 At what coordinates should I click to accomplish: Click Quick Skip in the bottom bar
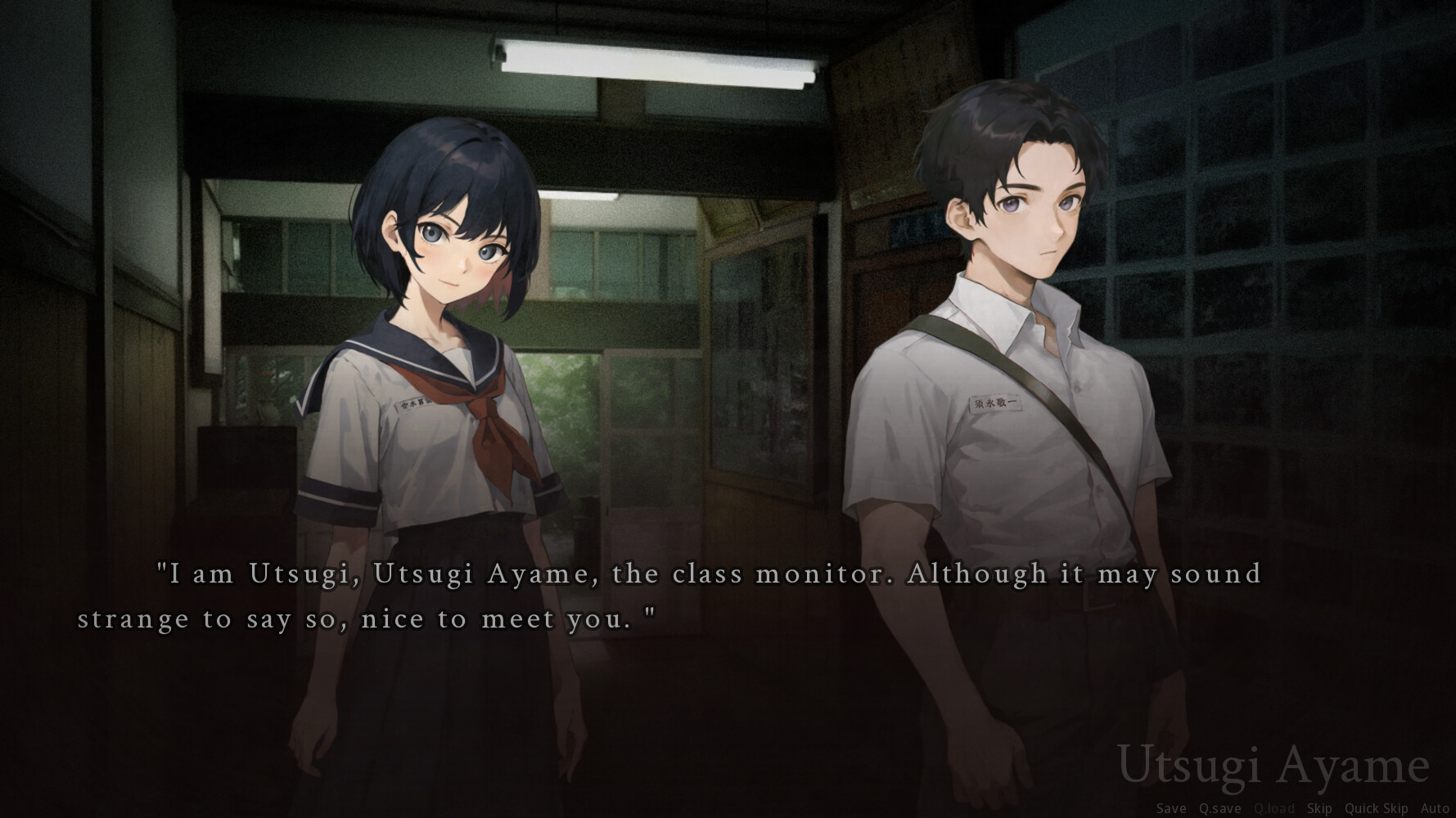point(1376,808)
